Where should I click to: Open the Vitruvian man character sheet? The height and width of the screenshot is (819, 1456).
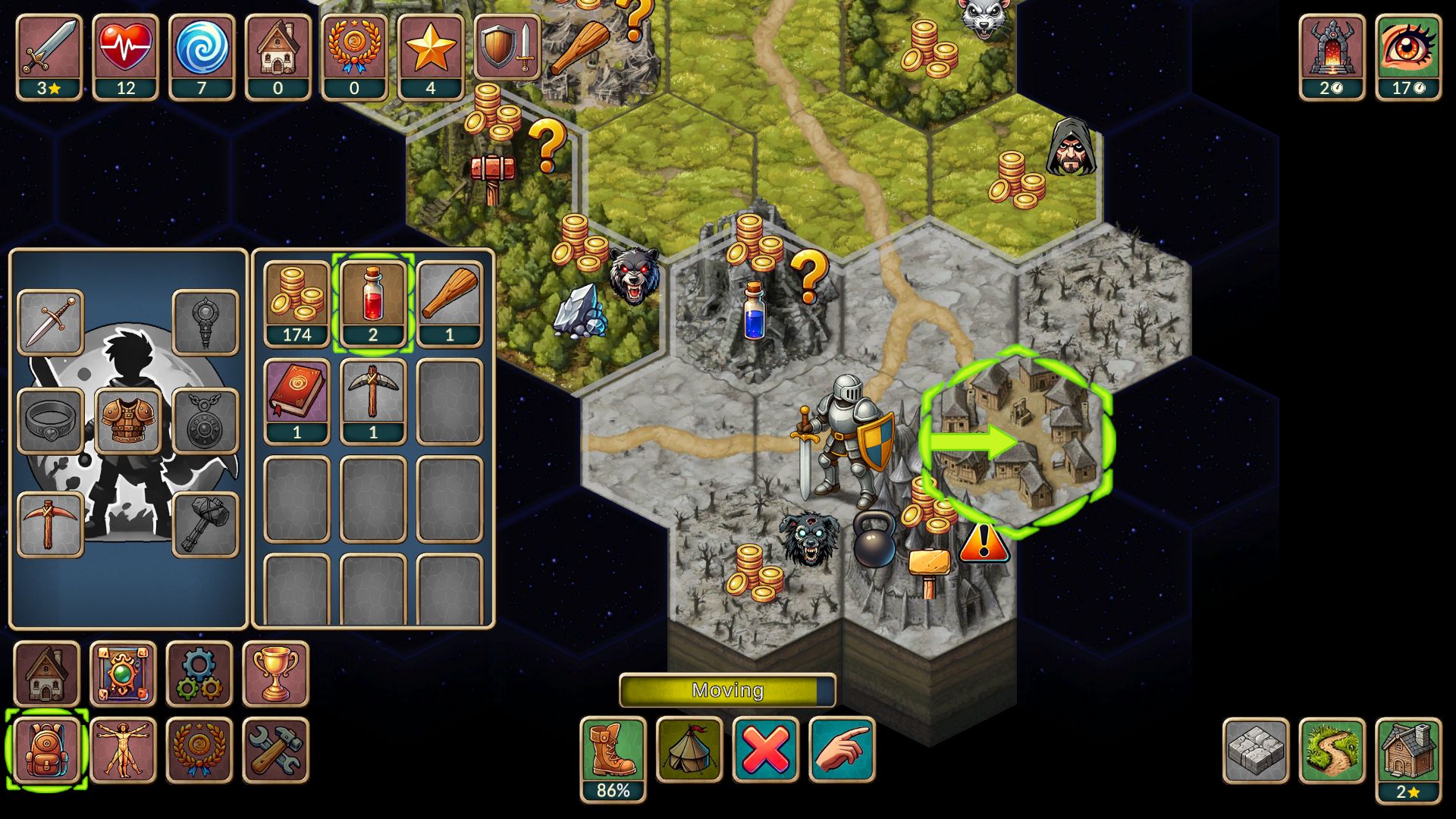click(x=123, y=750)
